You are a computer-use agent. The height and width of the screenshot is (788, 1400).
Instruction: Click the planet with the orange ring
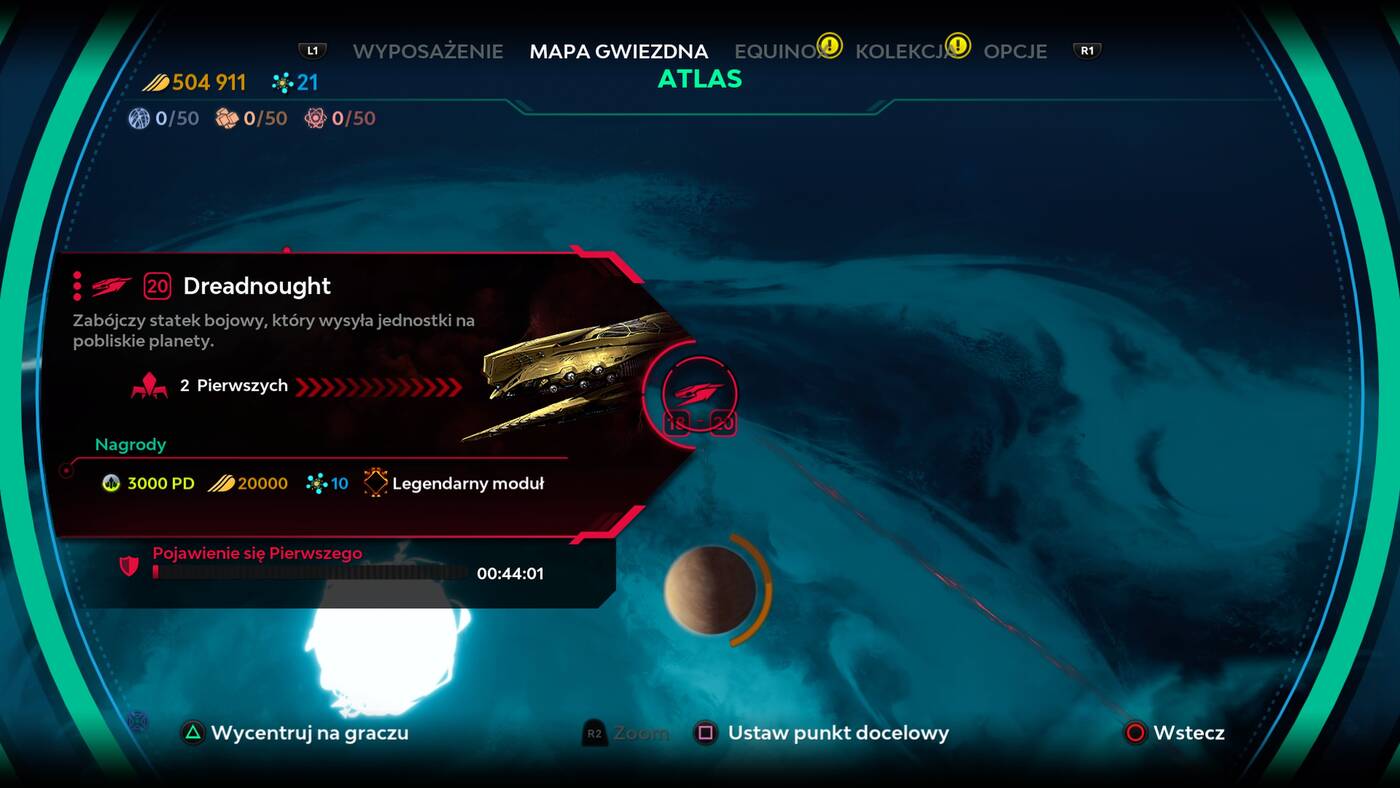[710, 590]
